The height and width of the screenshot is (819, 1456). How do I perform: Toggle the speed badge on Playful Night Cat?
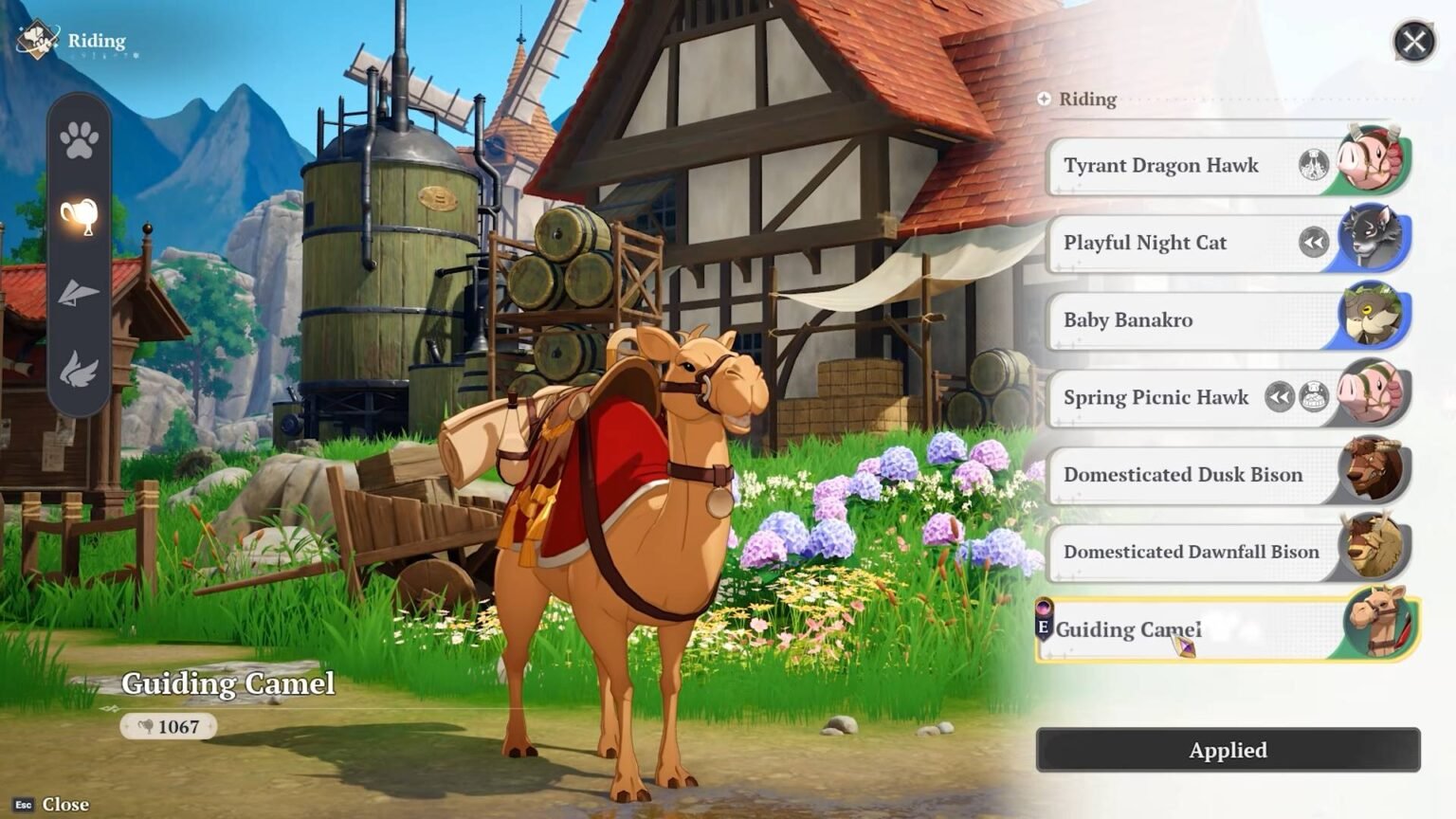(x=1312, y=240)
